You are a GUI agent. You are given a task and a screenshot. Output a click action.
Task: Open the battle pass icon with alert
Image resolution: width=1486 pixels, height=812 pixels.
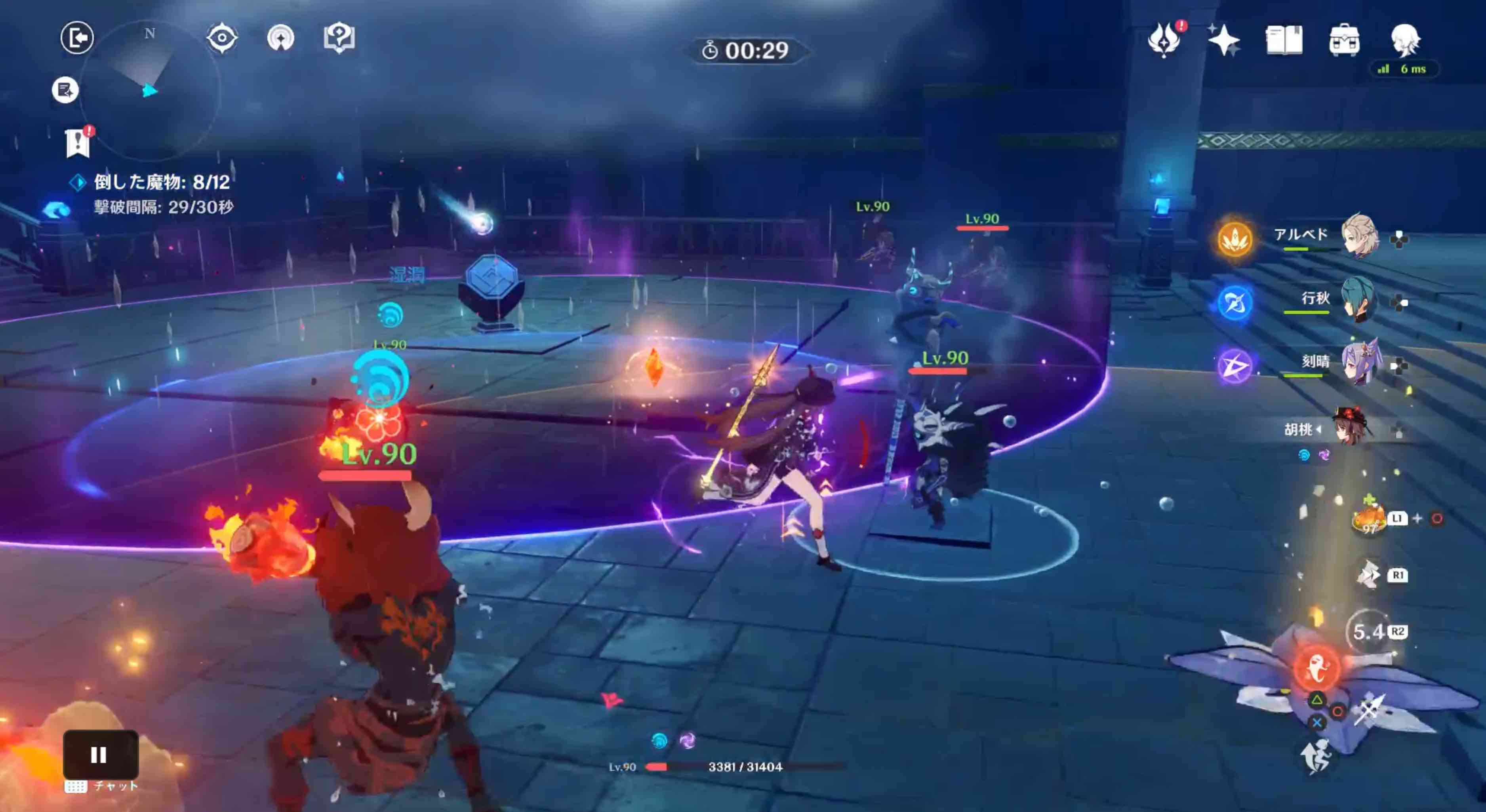pyautogui.click(x=1164, y=40)
